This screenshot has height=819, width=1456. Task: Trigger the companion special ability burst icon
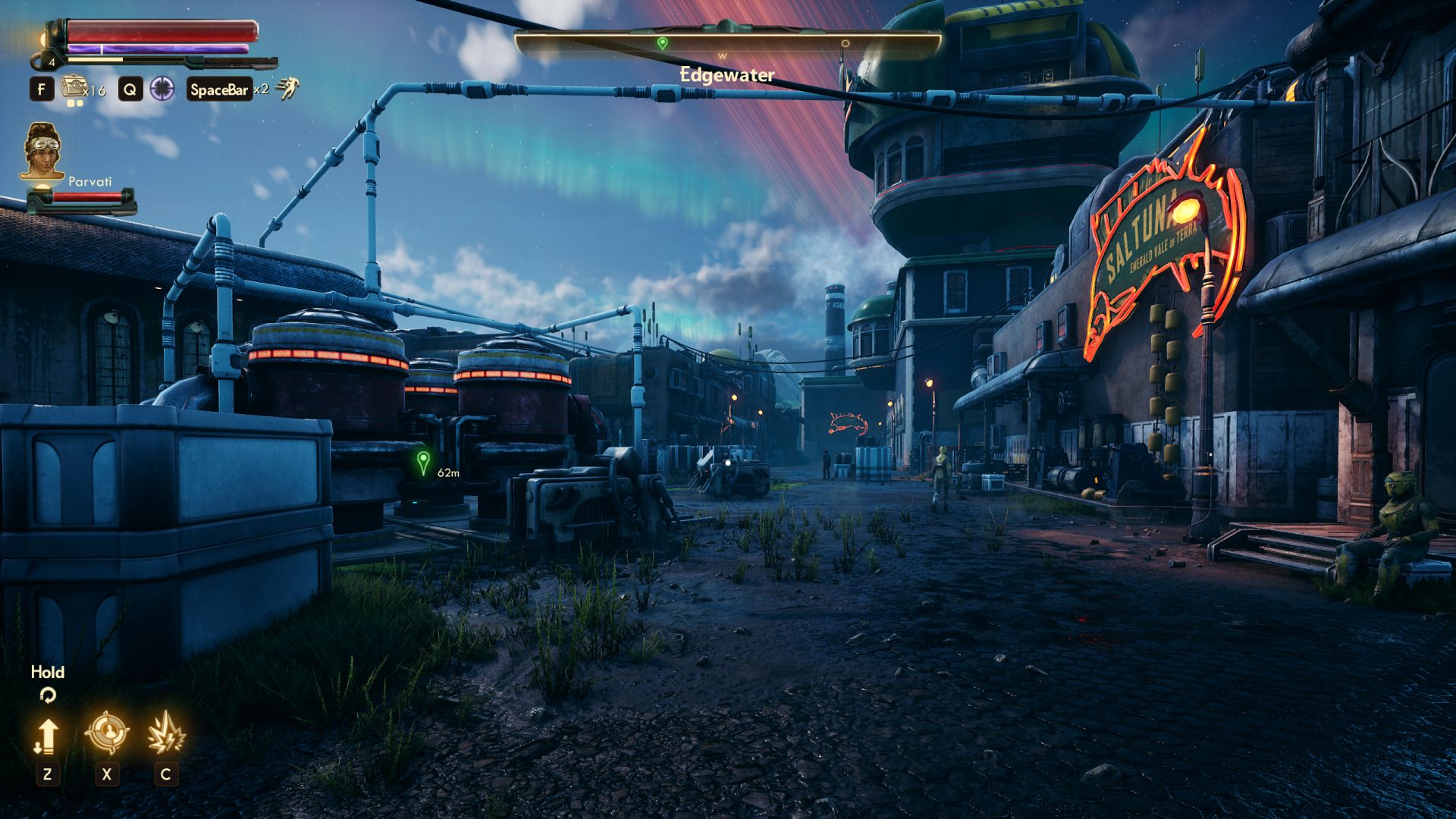(x=165, y=733)
